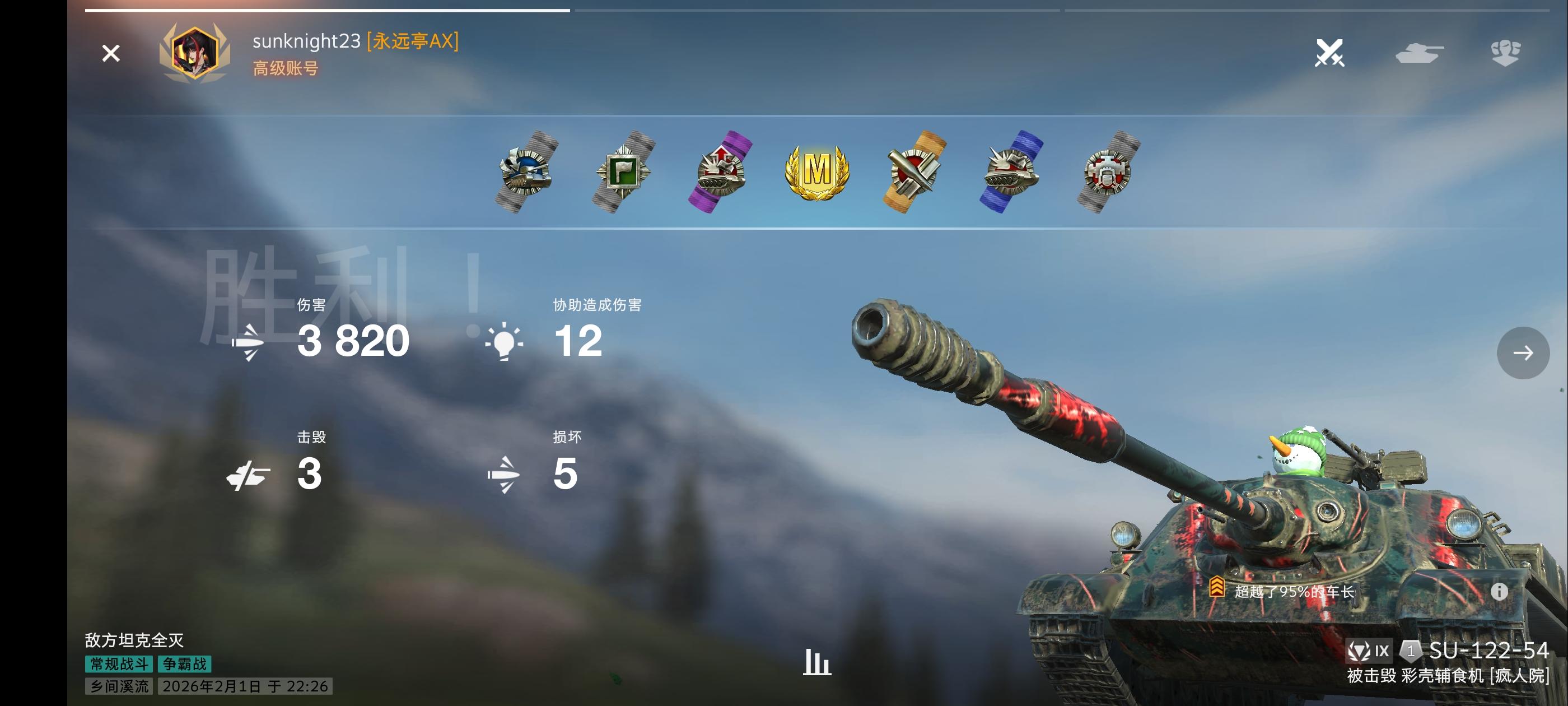Switch to the tank silhouette tab
The image size is (1568, 706).
1419,53
